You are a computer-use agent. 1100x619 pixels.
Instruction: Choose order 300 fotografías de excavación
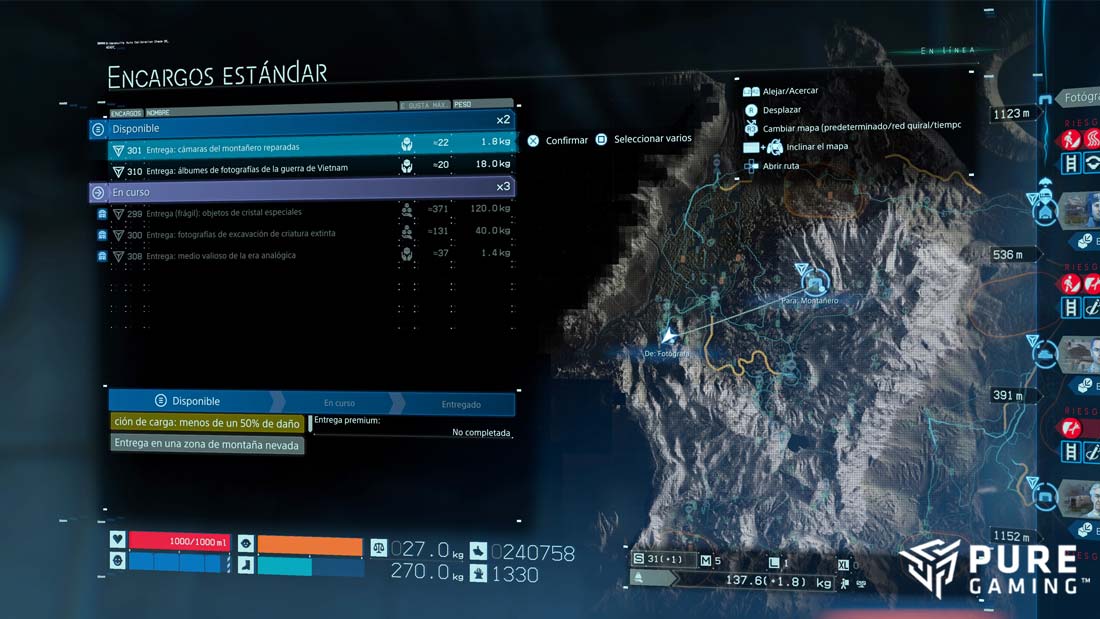[x=300, y=234]
